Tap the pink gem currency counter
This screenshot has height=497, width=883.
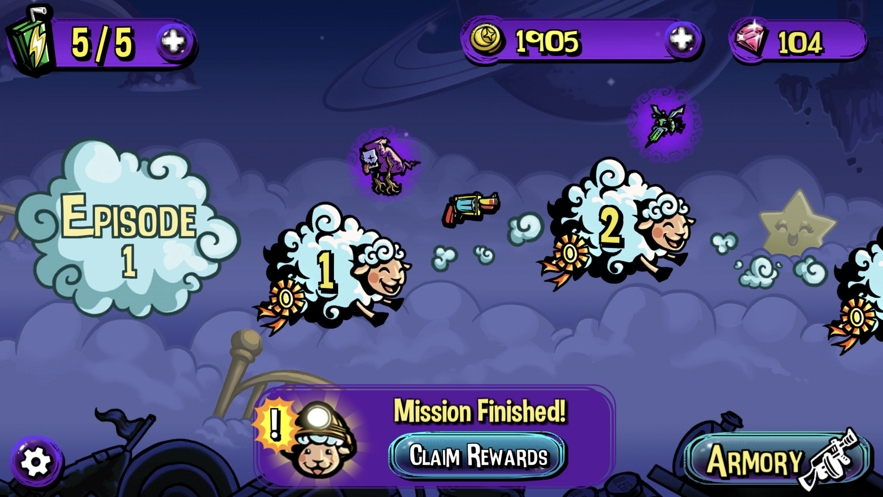tap(797, 41)
